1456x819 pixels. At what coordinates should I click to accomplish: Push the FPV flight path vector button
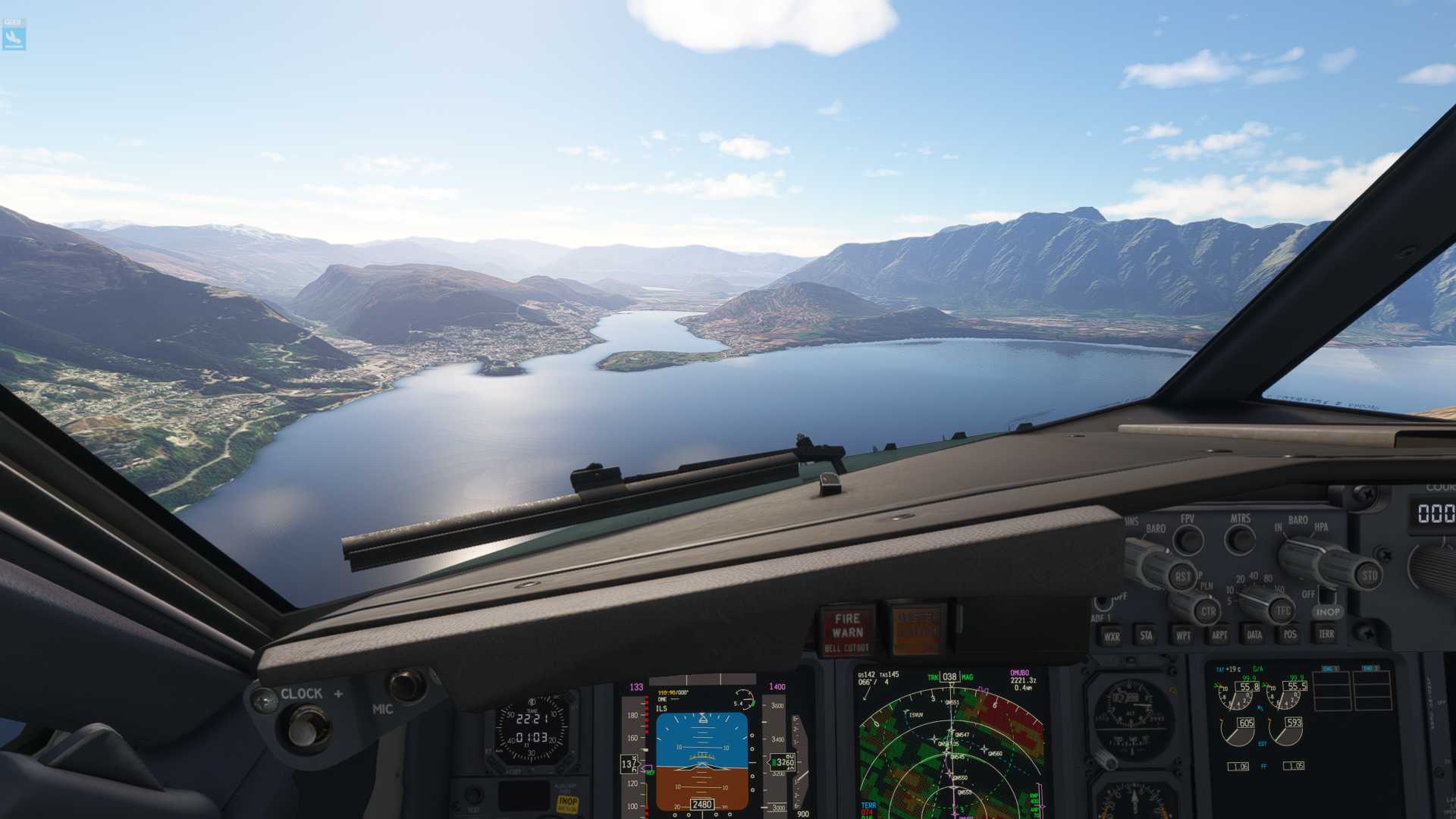pos(1188,540)
